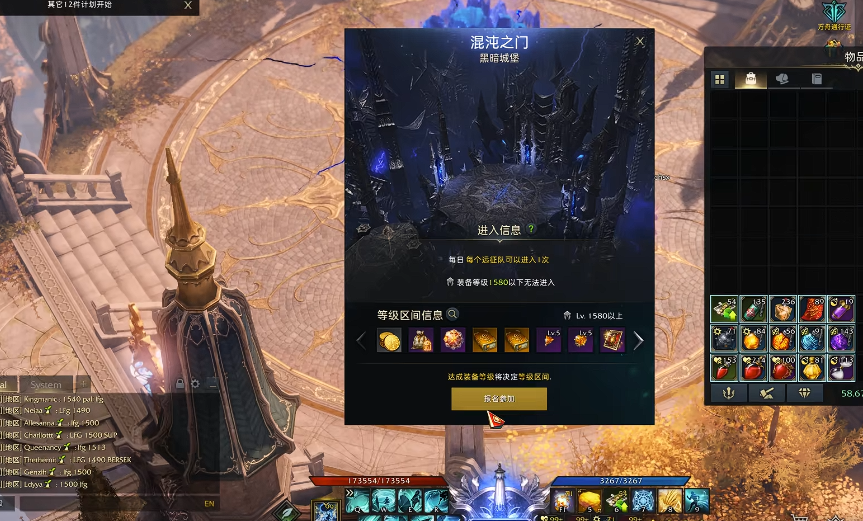Image resolution: width=863 pixels, height=521 pixels.
Task: Close the 混沌之门 dungeon window
Action: (640, 42)
